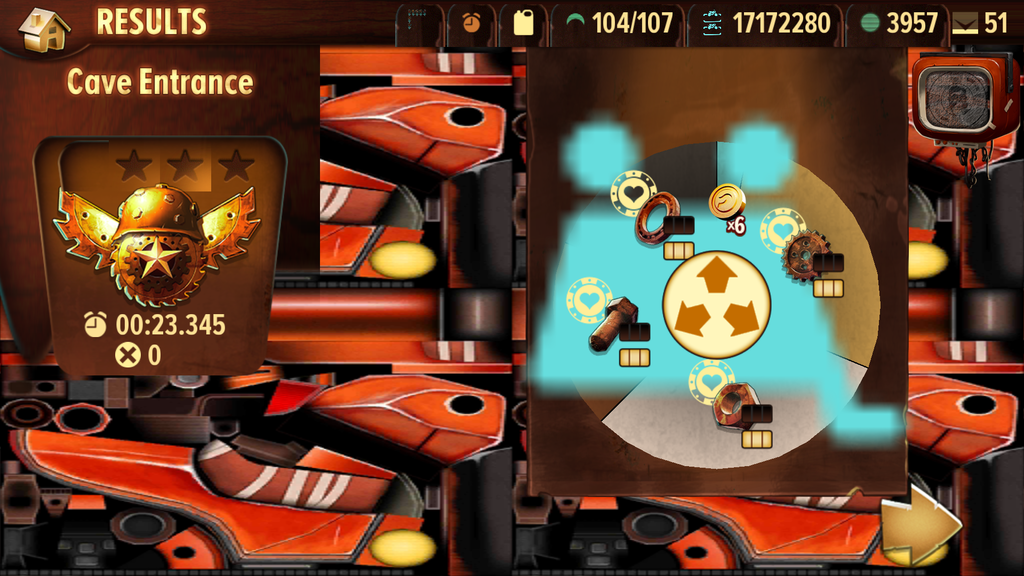Tap the fuel counter showing 104/107
Screen dimensions: 1024x576
(x=620, y=23)
